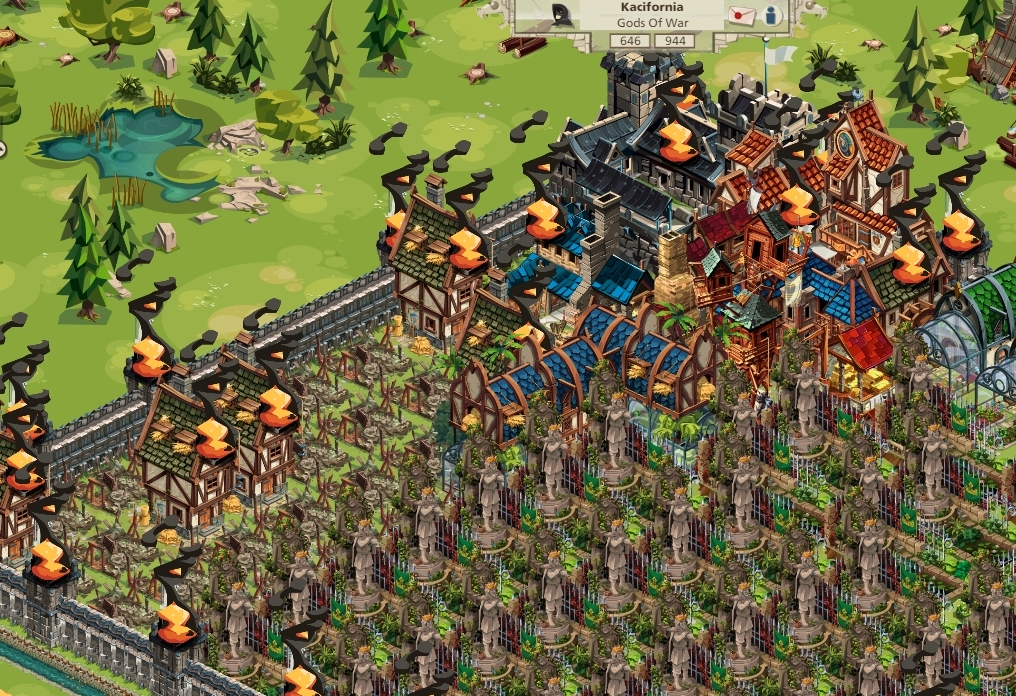The image size is (1016, 696).
Task: Open the blue player info icon
Action: click(771, 15)
